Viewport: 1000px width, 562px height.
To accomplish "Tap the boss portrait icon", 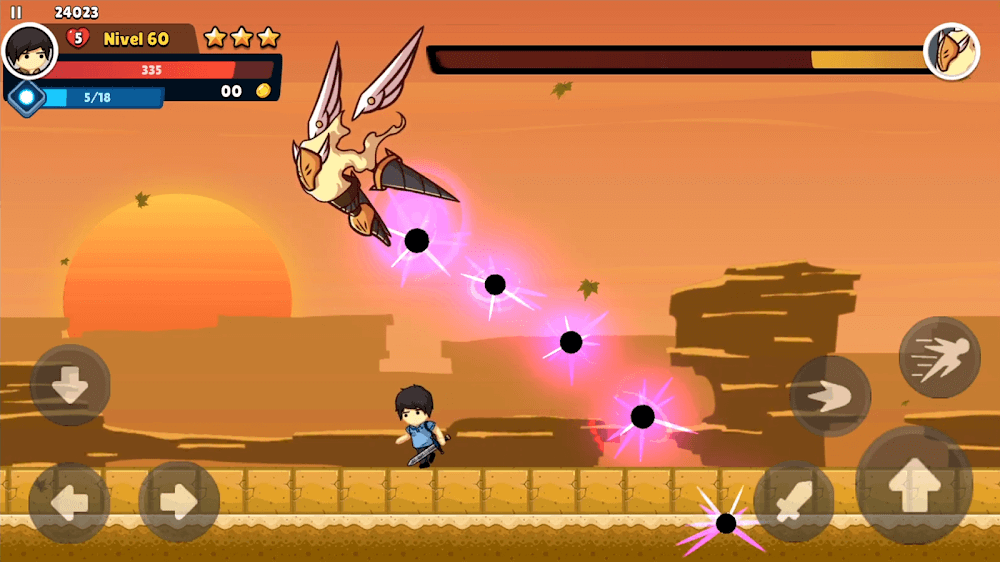I will (951, 52).
